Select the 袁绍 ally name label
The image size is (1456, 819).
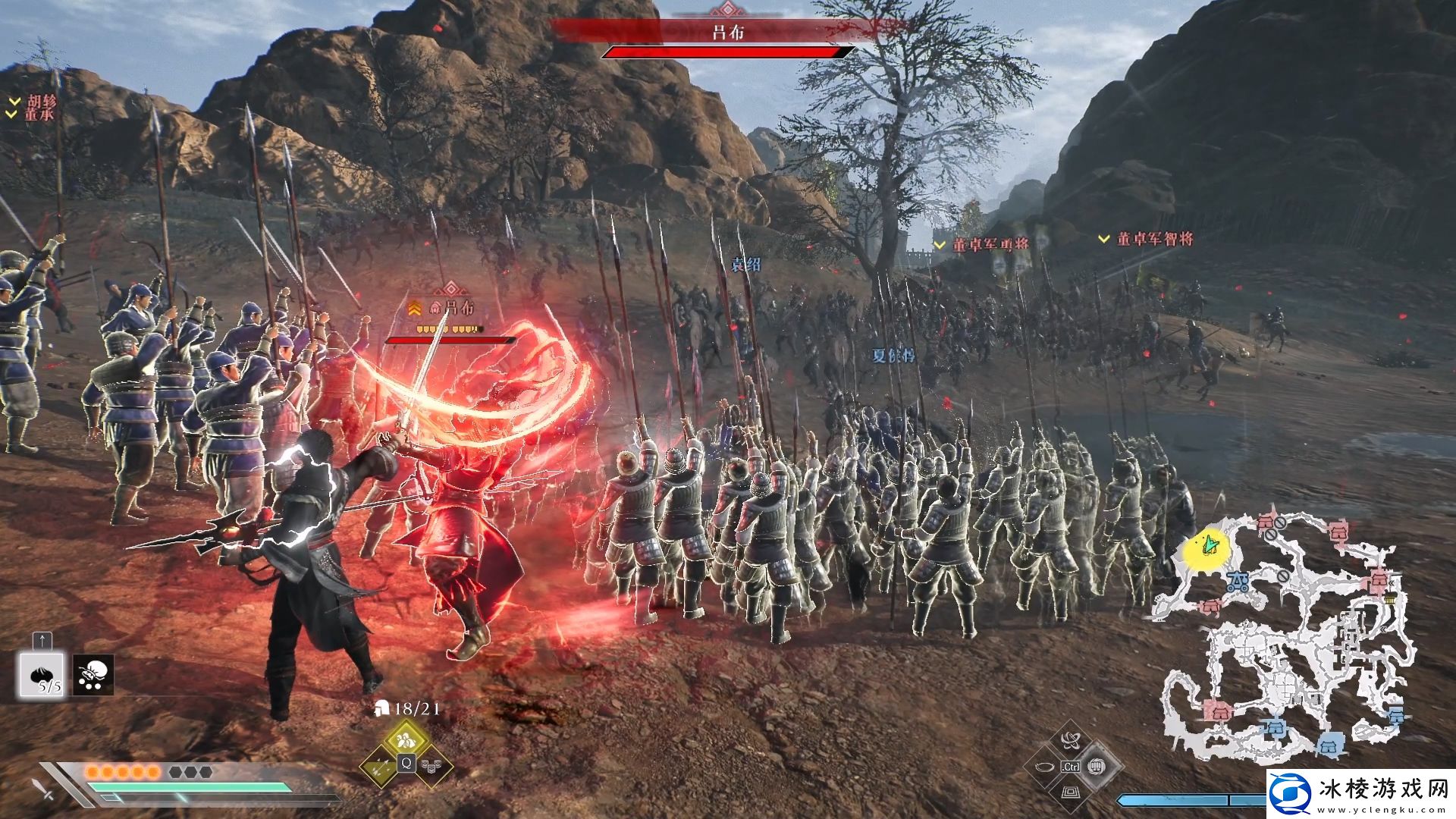pos(745,265)
